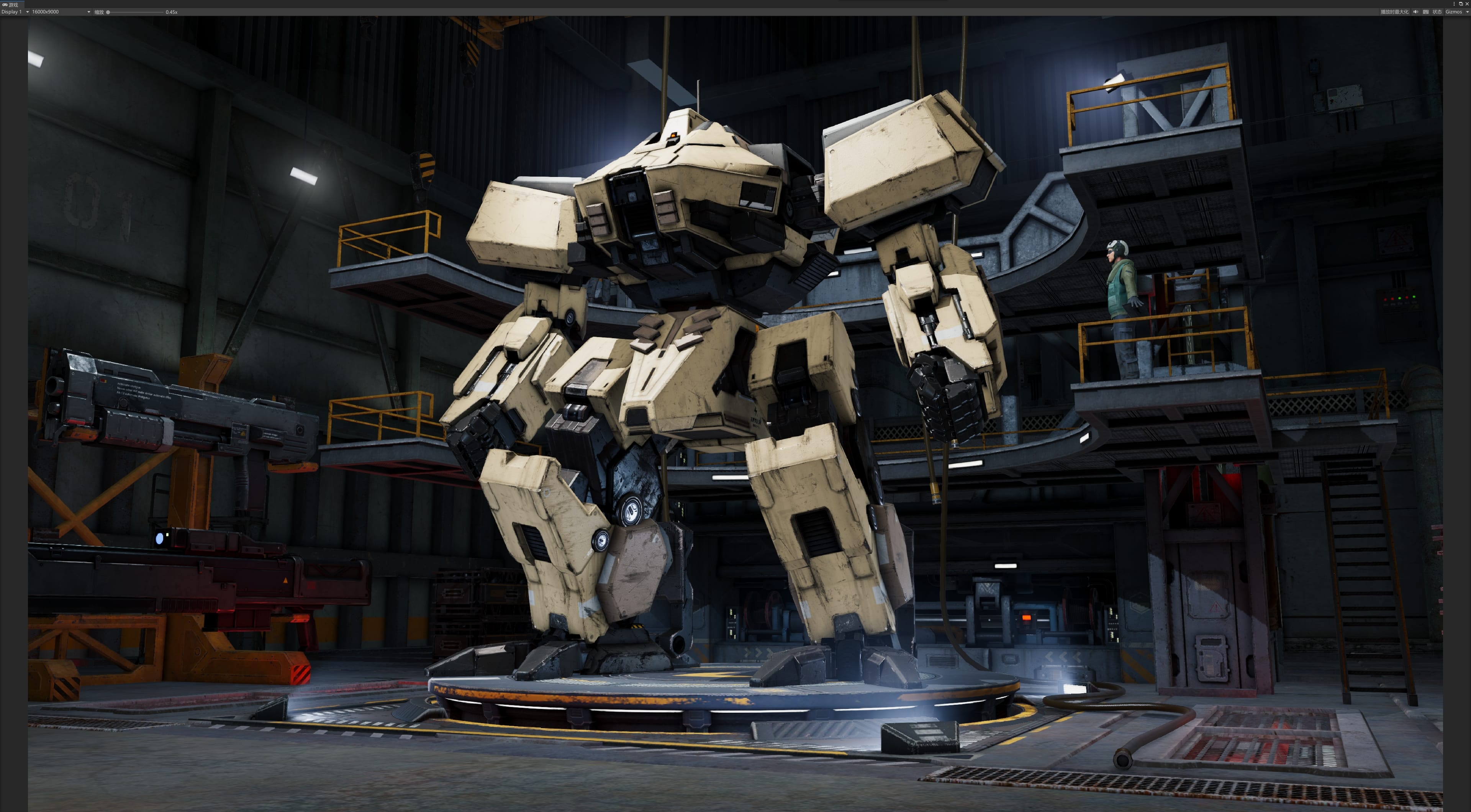
Task: Toggle the Gizmos button in the toolbar
Action: [x=1453, y=12]
